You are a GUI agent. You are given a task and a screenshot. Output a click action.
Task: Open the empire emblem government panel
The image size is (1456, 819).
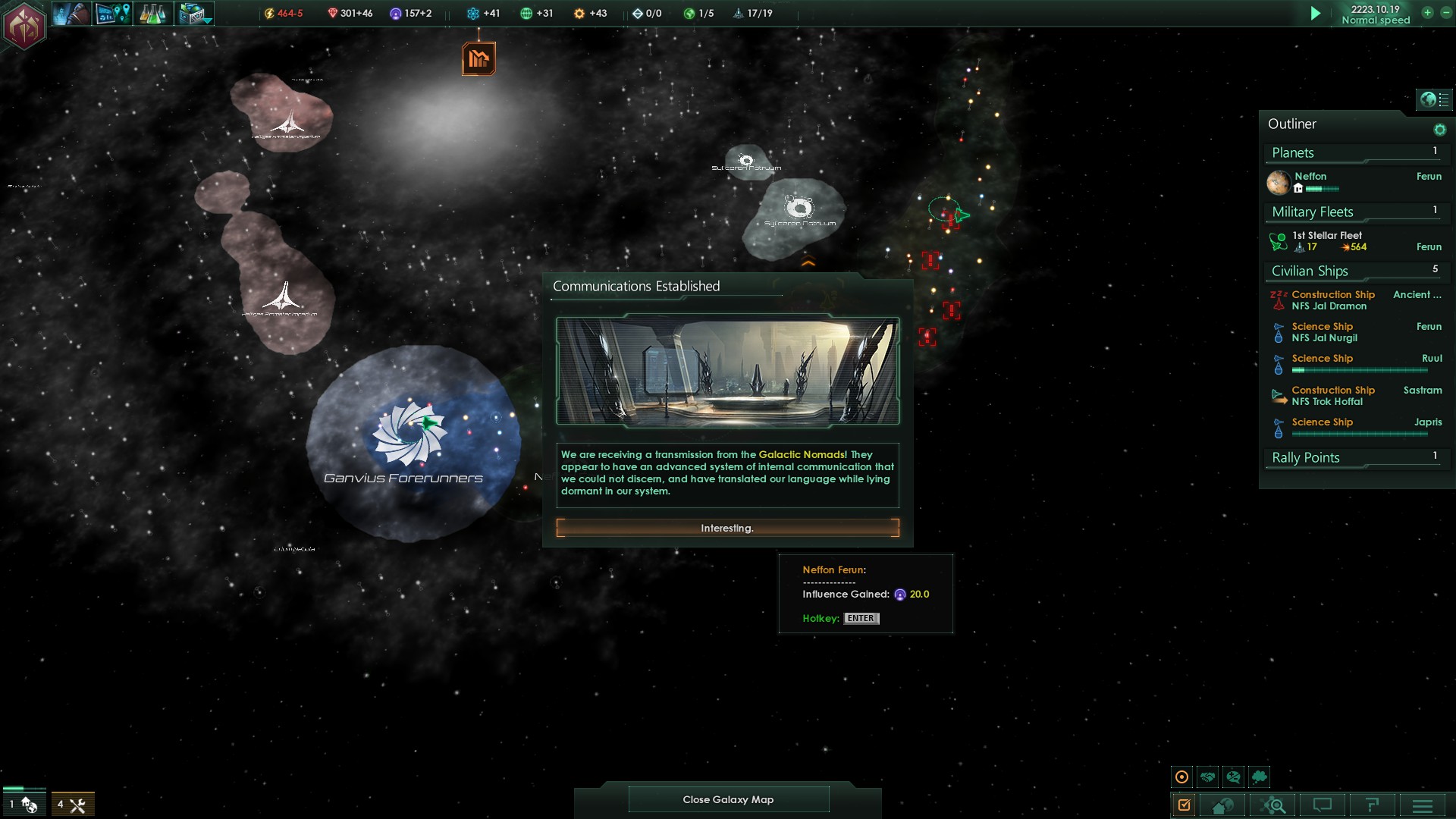(x=24, y=25)
